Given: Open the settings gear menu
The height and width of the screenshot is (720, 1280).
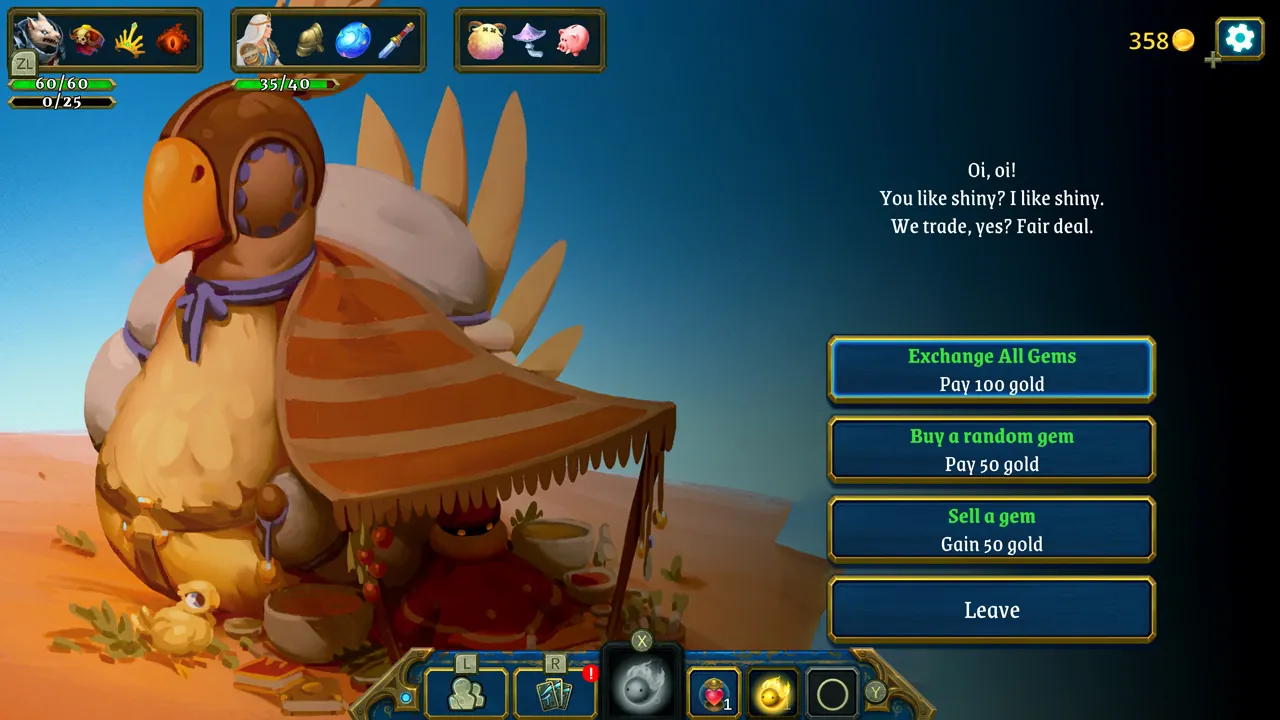Looking at the screenshot, I should (1238, 38).
